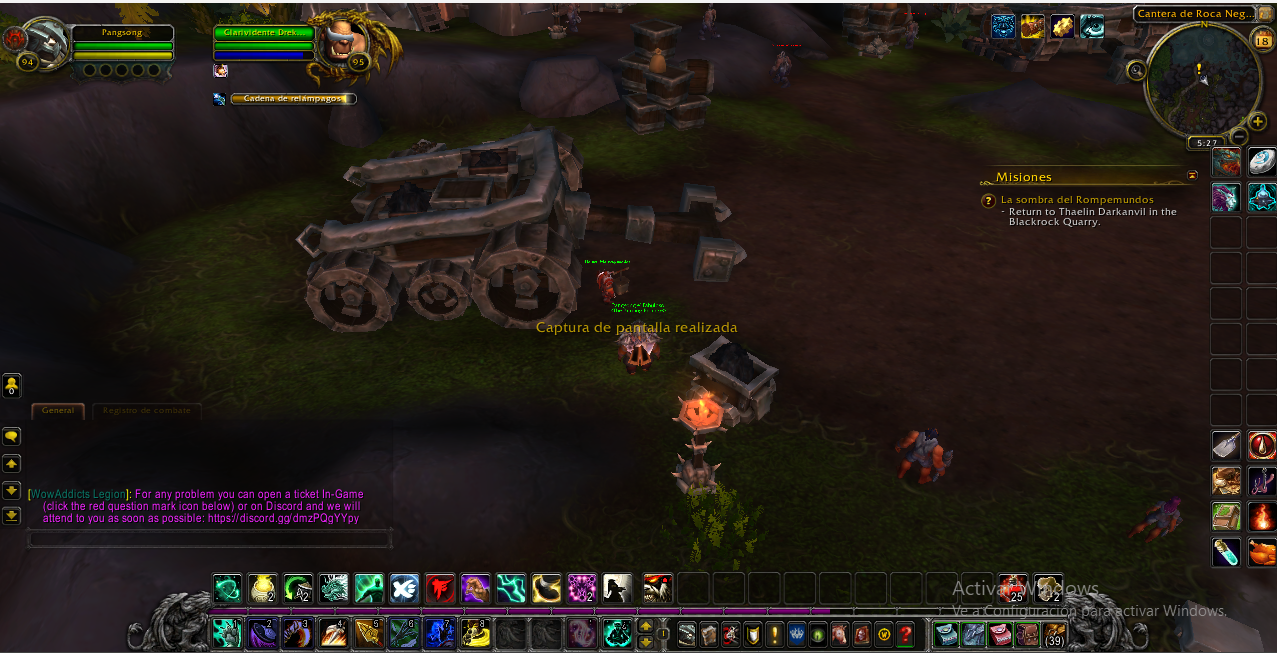The image size is (1277, 653).
Task: Open the minimap
Action: pyautogui.click(x=1197, y=79)
